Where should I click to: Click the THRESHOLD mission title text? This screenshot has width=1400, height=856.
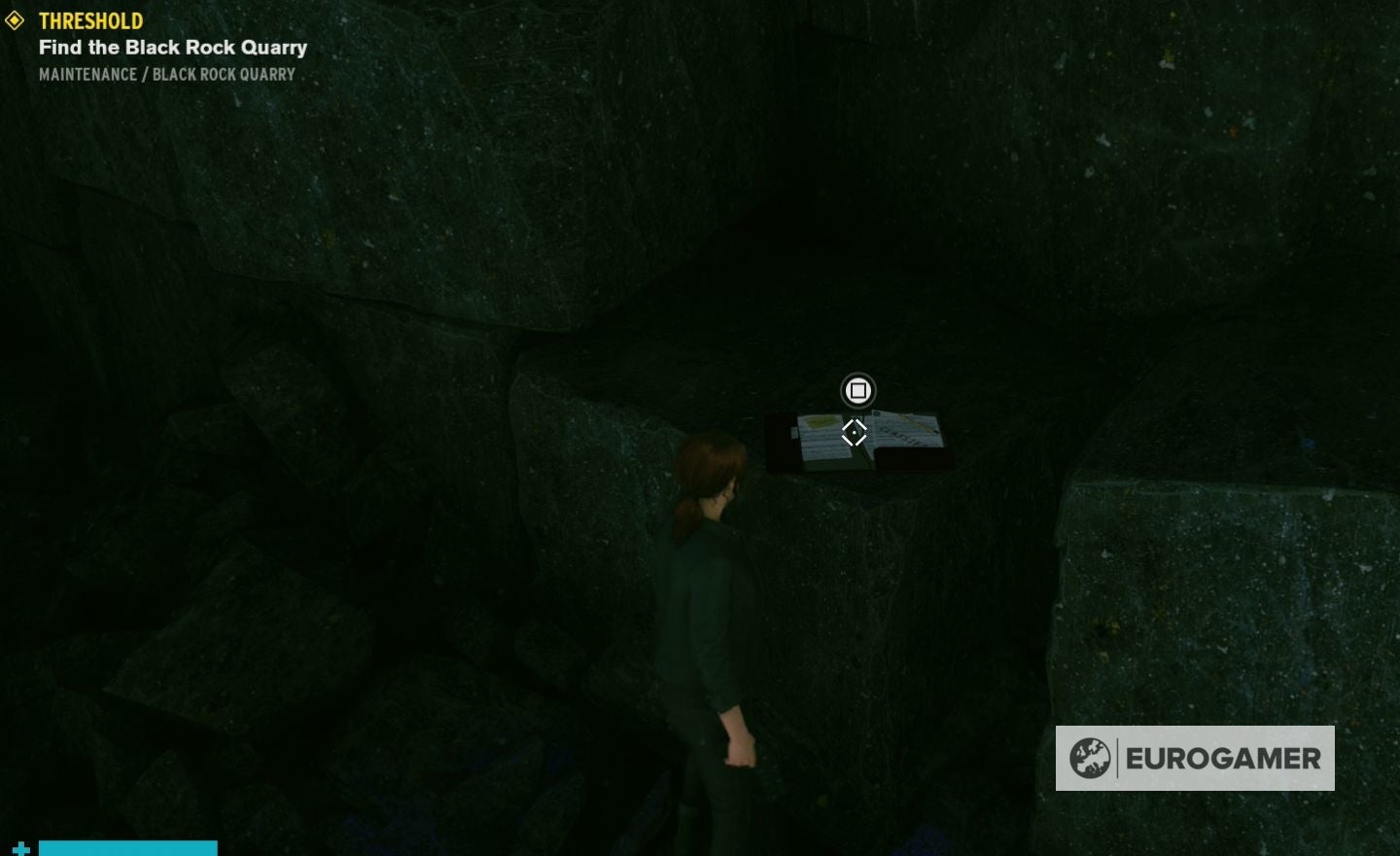click(91, 19)
